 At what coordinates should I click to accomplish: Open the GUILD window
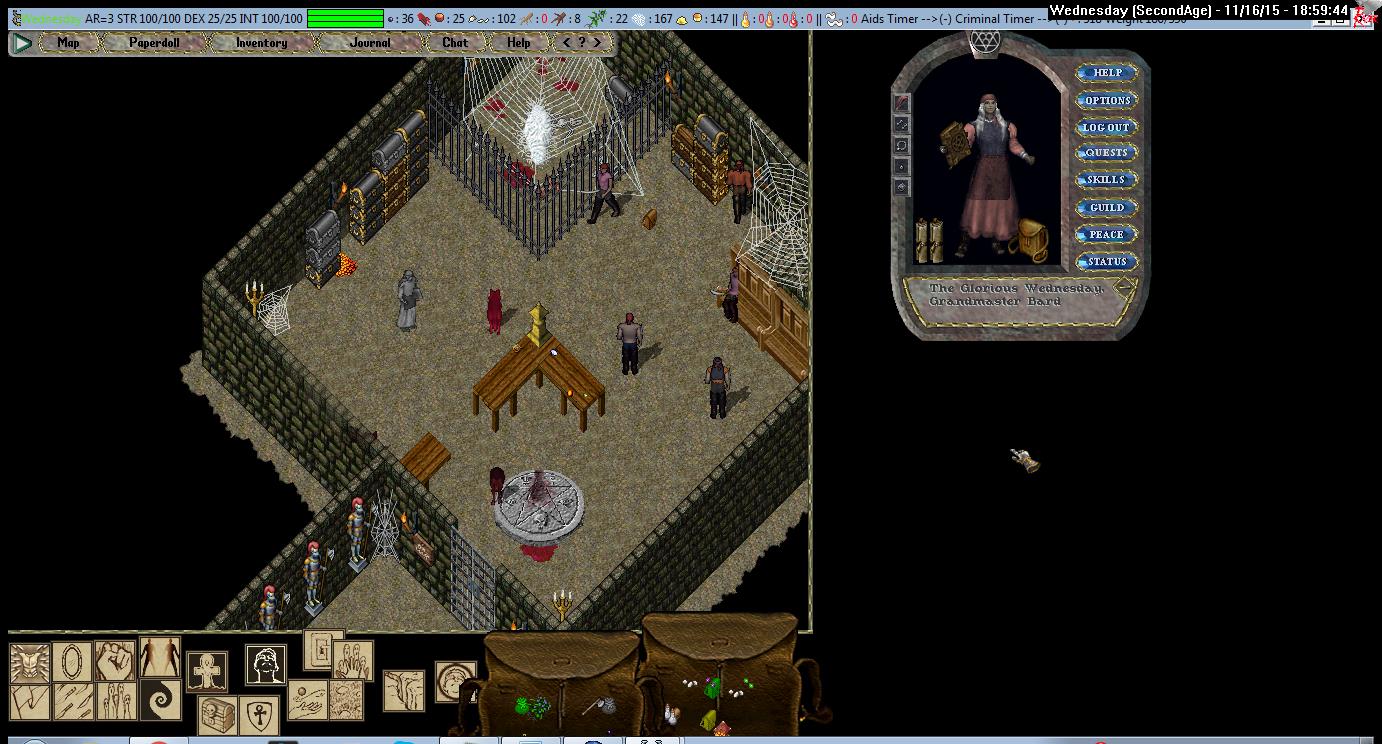[1106, 207]
